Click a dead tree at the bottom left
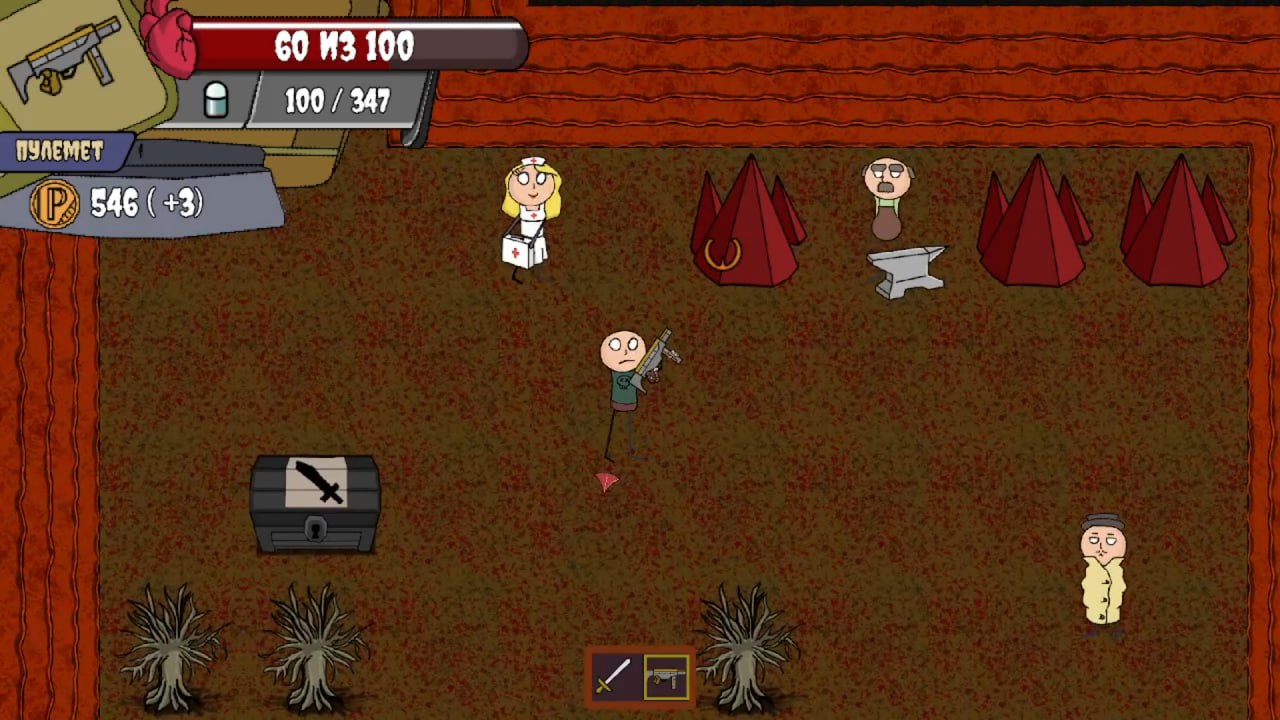Image resolution: width=1280 pixels, height=720 pixels. pyautogui.click(x=170, y=650)
